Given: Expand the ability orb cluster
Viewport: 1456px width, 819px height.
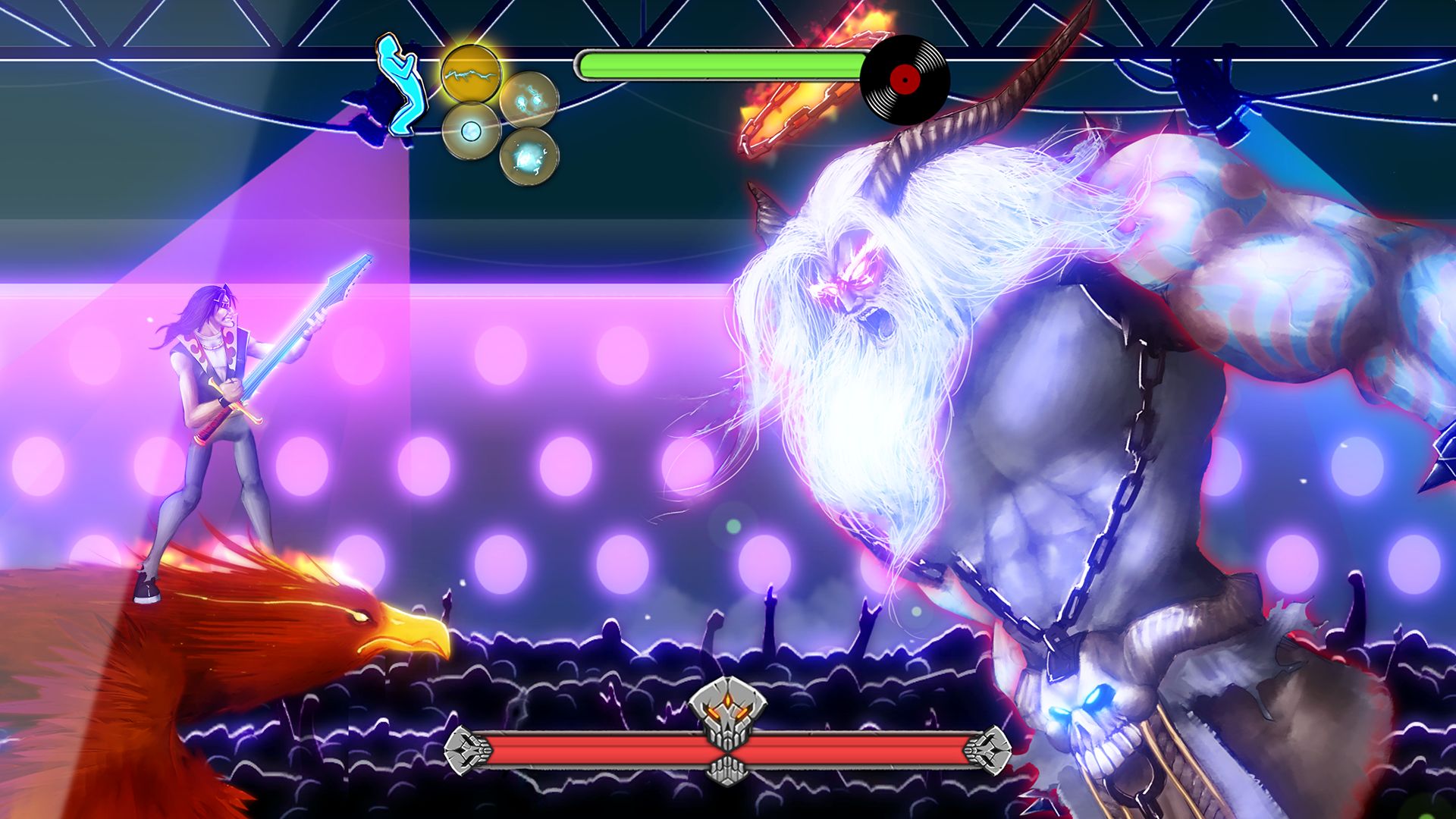Looking at the screenshot, I should (500, 114).
